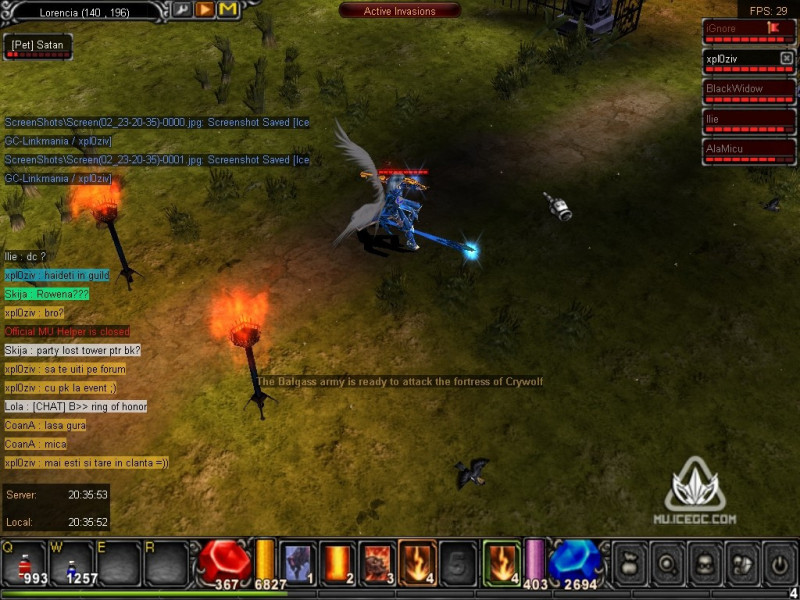Select the fire pillar skill in slot 2
Image resolution: width=800 pixels, height=600 pixels.
coord(338,562)
